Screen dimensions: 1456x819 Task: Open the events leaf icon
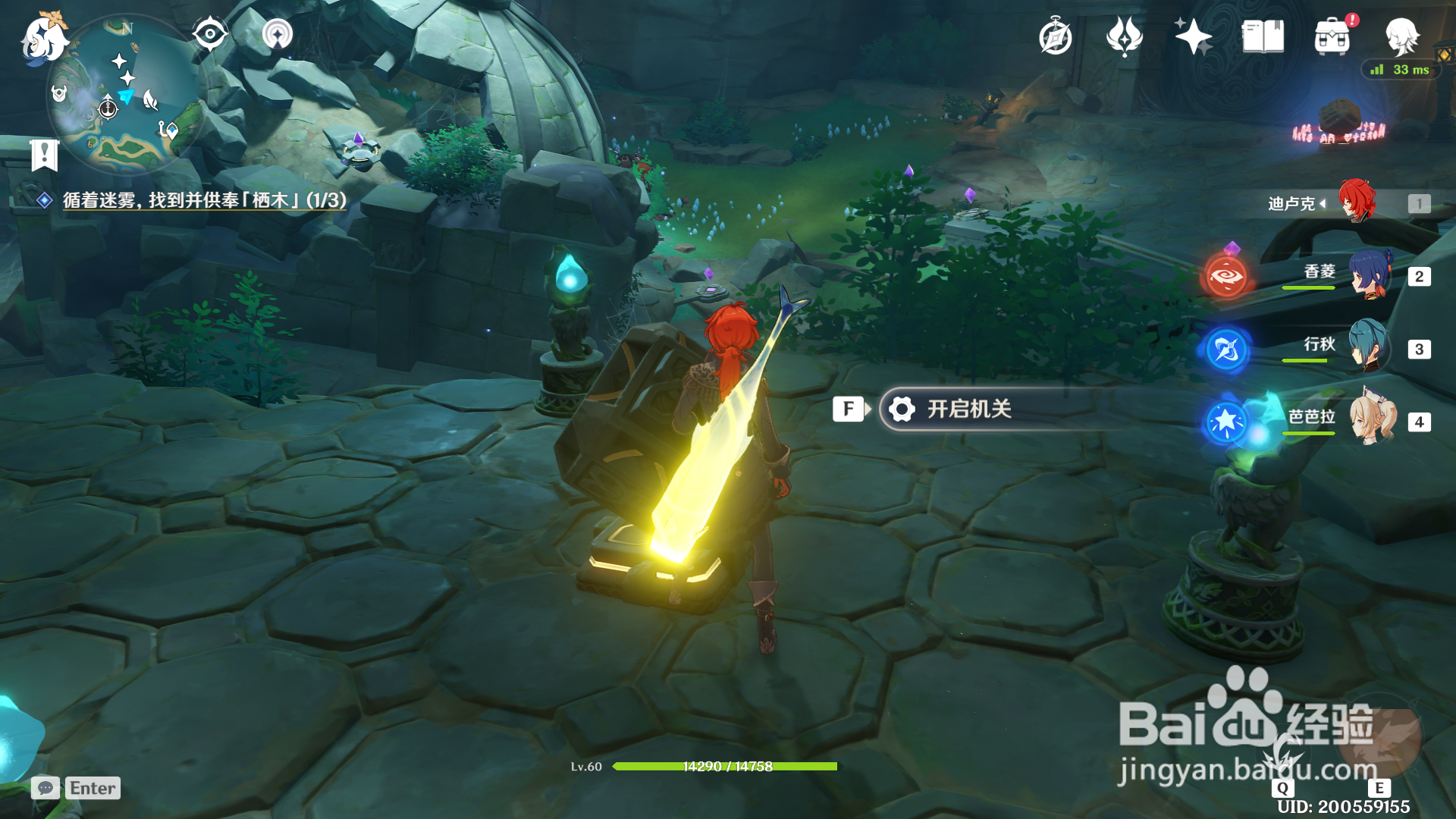coord(1124,36)
